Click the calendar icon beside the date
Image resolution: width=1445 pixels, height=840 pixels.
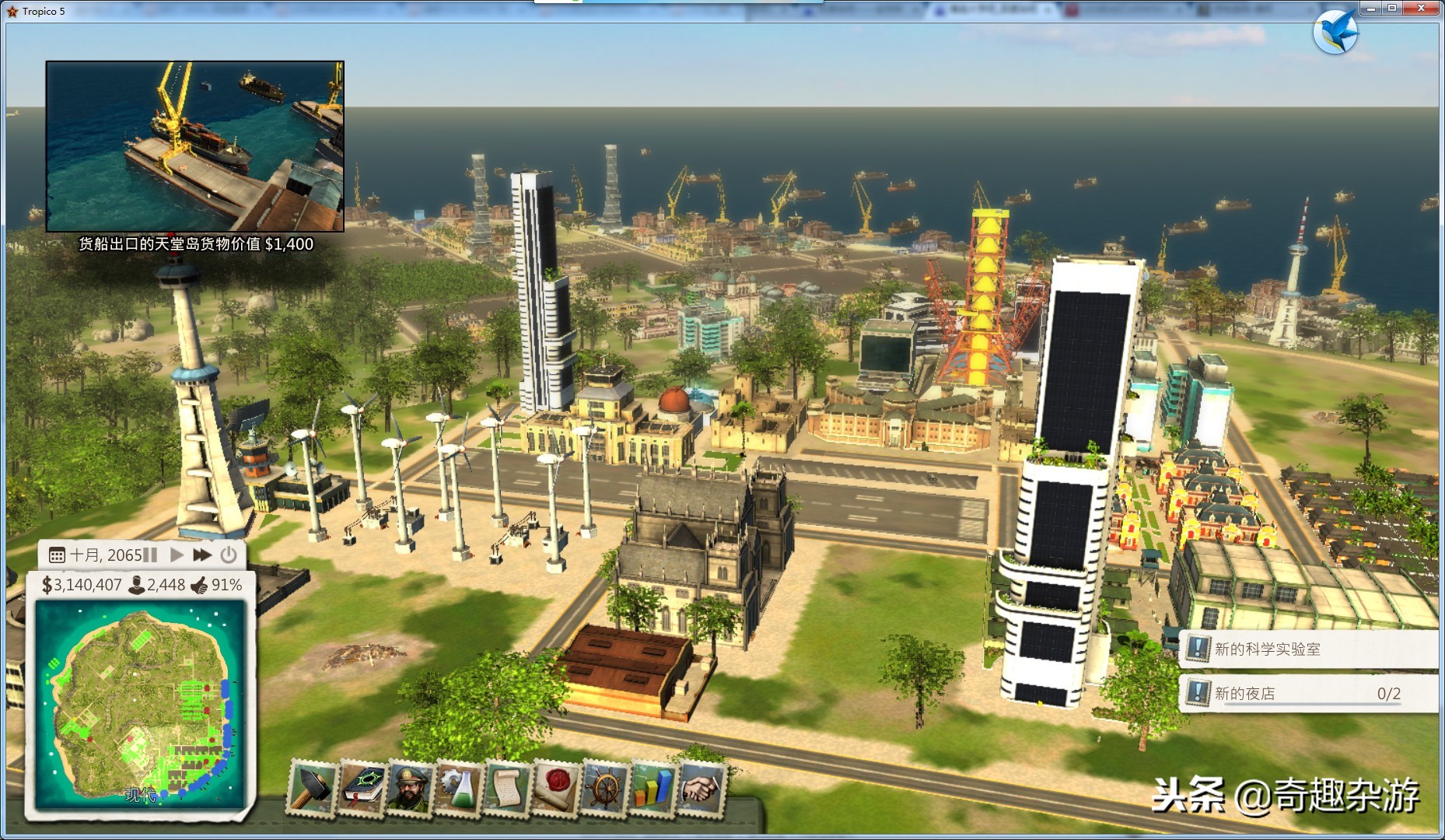[x=57, y=555]
